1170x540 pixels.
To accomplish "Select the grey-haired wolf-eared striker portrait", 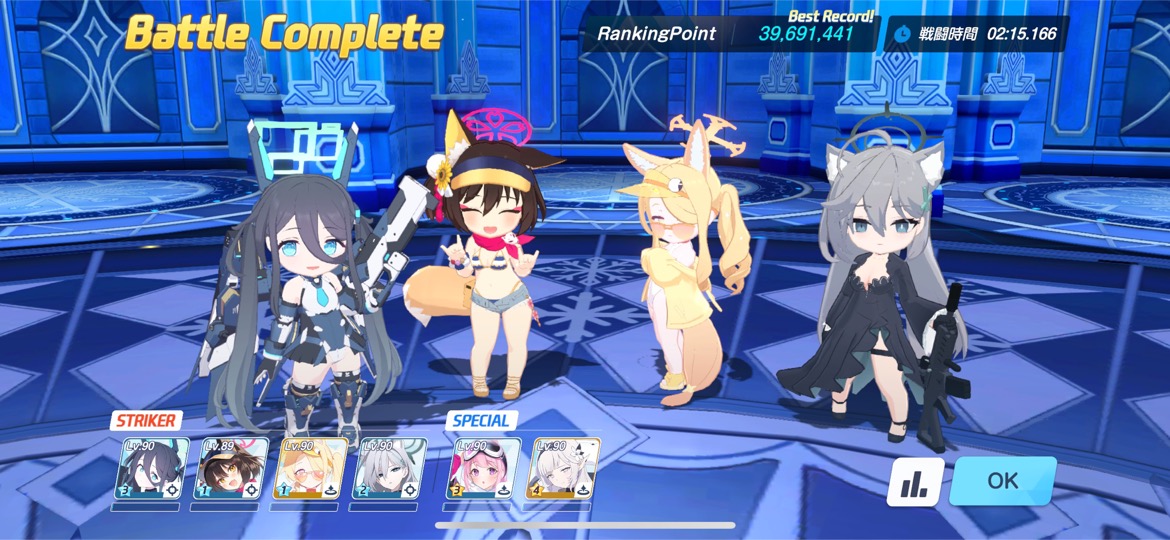I will tap(387, 468).
